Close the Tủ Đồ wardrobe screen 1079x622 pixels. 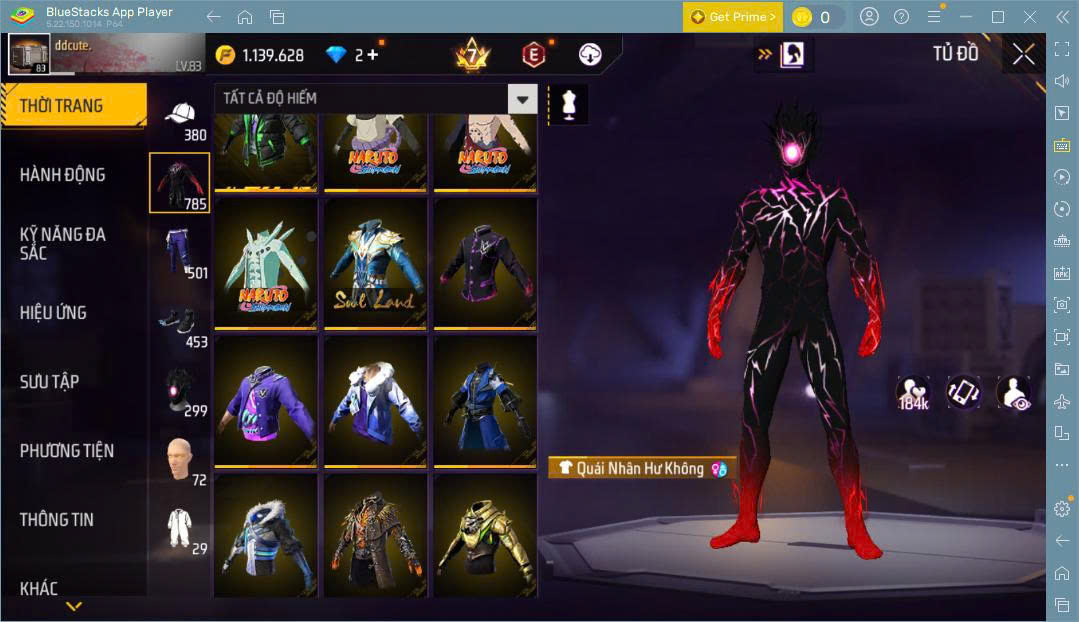tap(1023, 54)
